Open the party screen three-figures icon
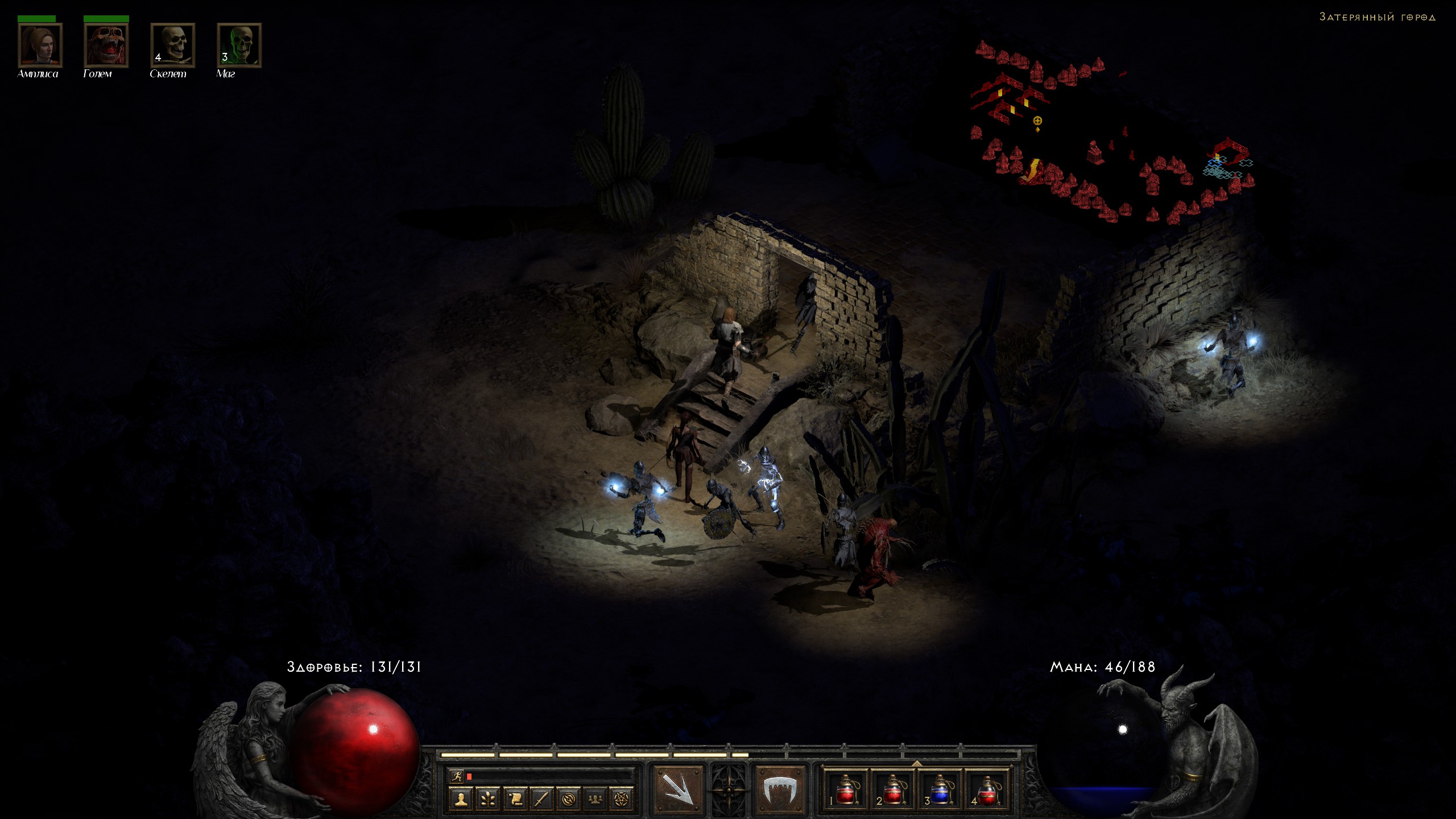Image resolution: width=1456 pixels, height=819 pixels. tap(595, 799)
